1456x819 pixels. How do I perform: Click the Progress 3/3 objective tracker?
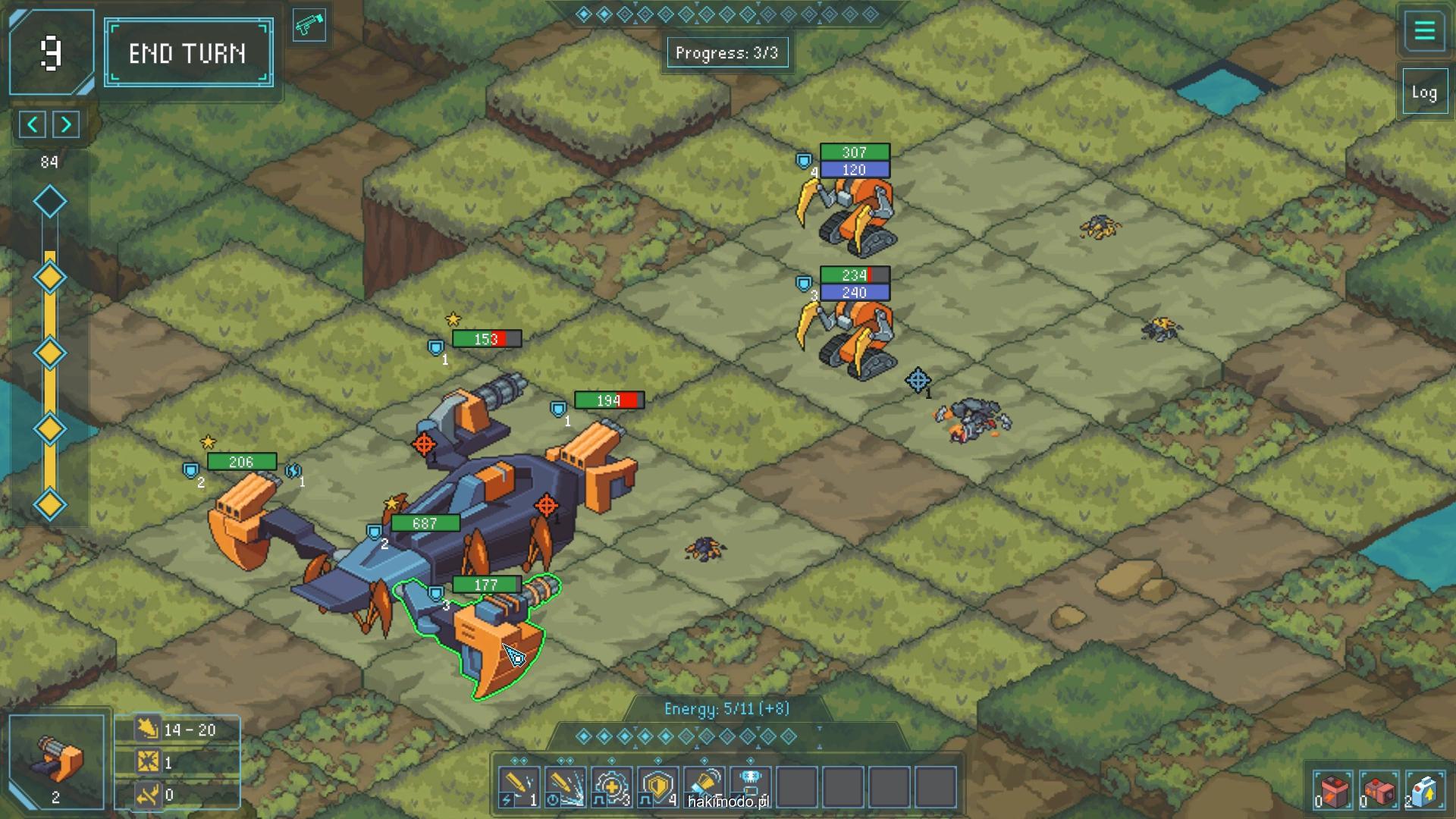[x=726, y=53]
